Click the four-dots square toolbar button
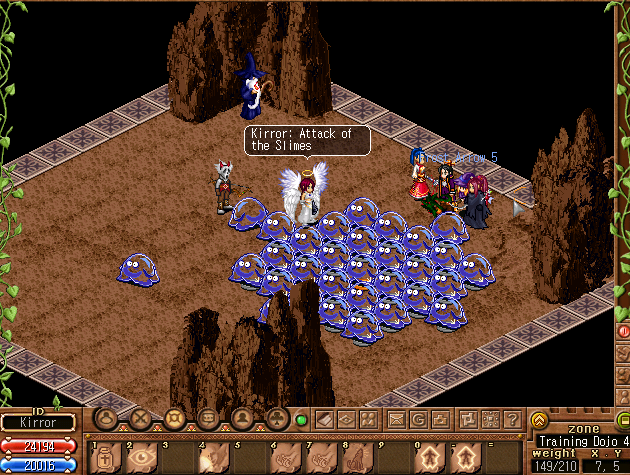The image size is (630, 475). pos(368,419)
